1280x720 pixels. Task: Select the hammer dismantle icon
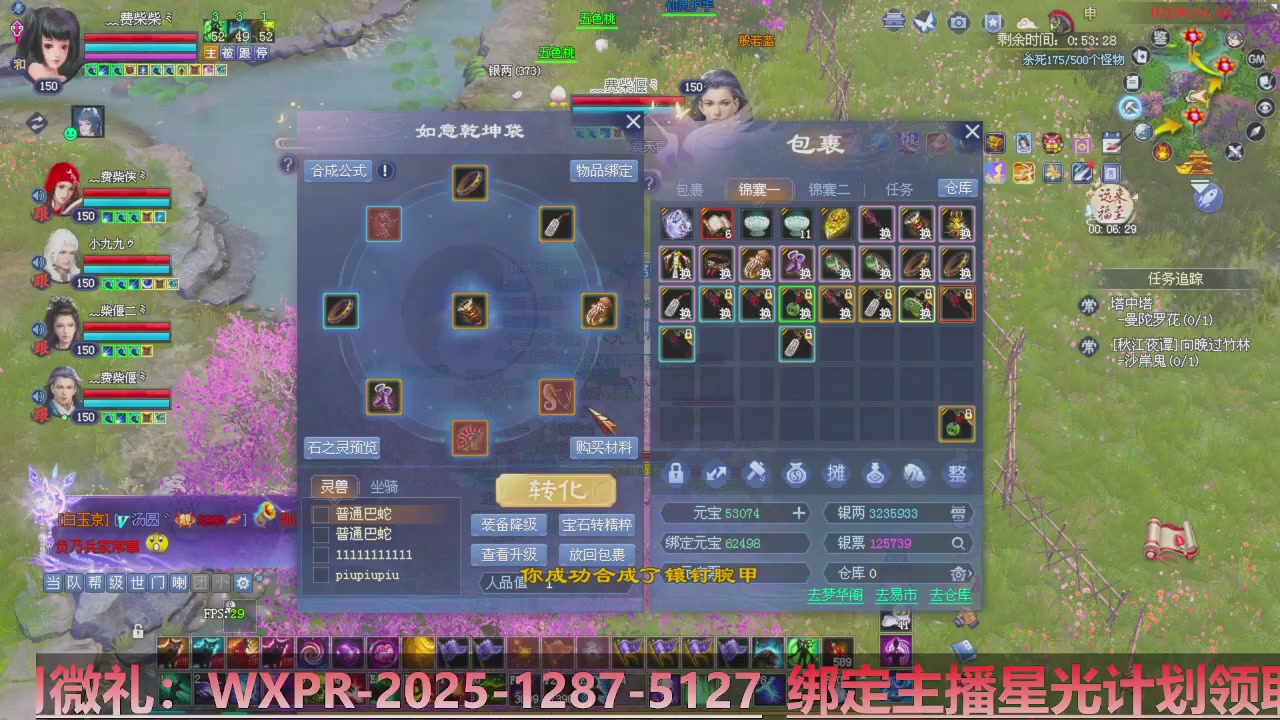pos(755,474)
